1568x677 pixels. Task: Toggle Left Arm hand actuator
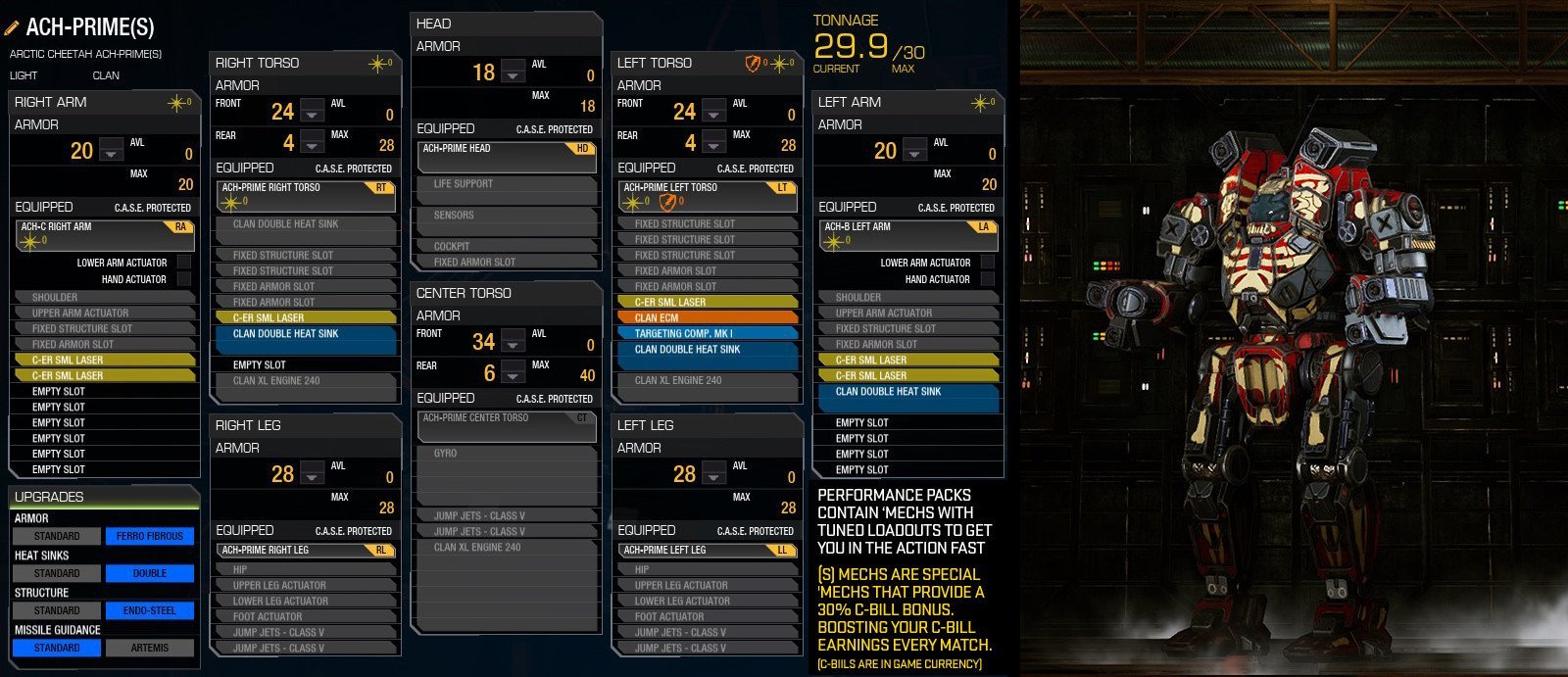click(988, 279)
